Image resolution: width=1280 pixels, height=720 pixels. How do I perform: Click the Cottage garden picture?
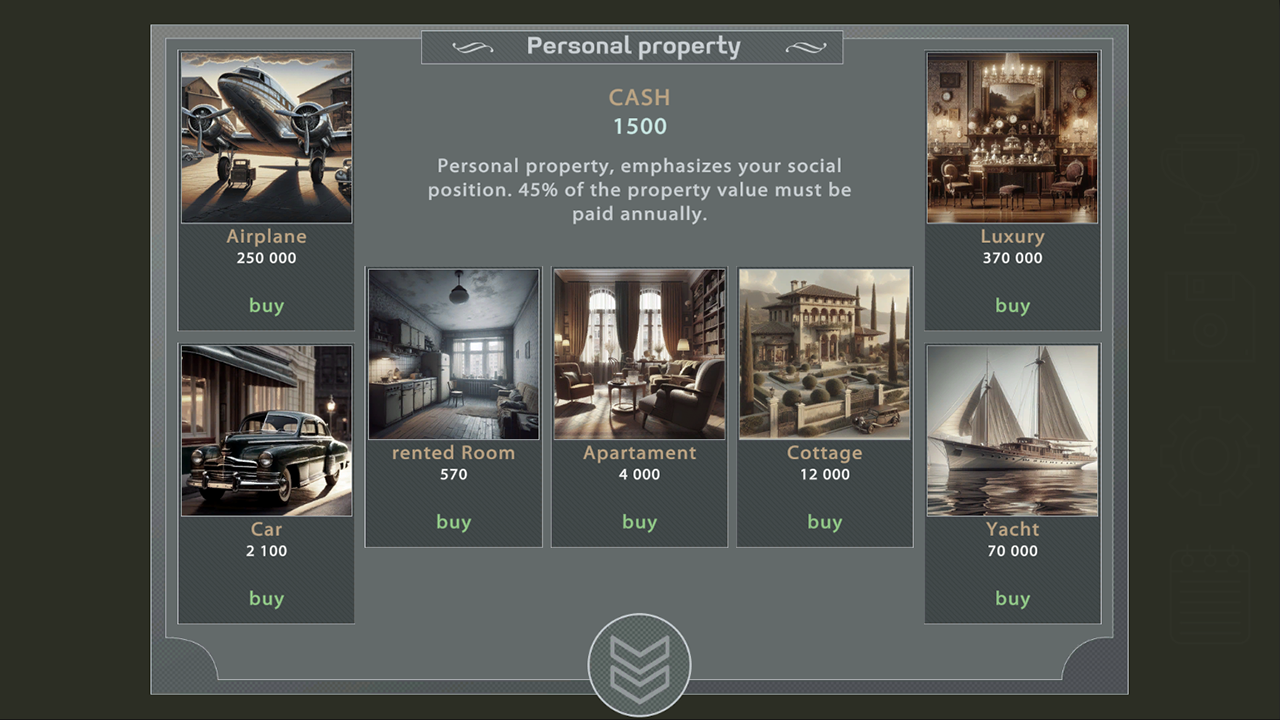(x=825, y=353)
